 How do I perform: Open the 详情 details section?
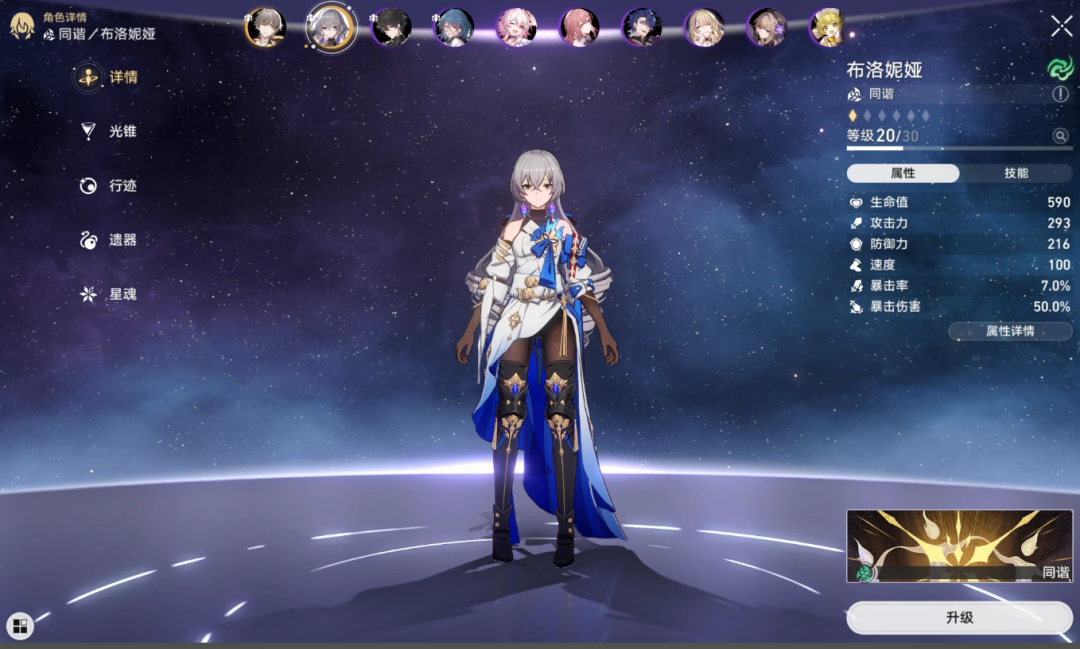110,78
